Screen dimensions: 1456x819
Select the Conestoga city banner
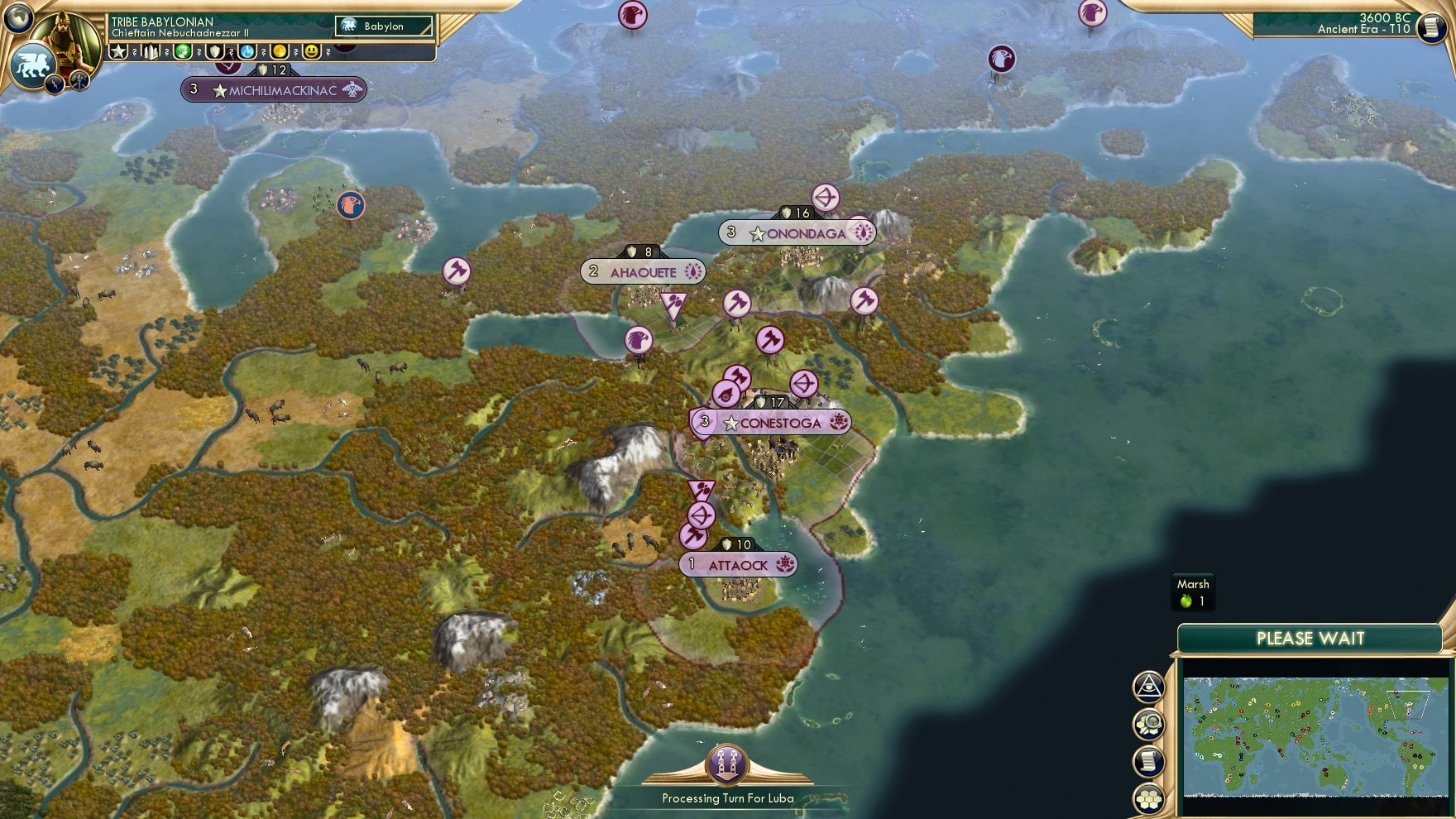pos(770,422)
